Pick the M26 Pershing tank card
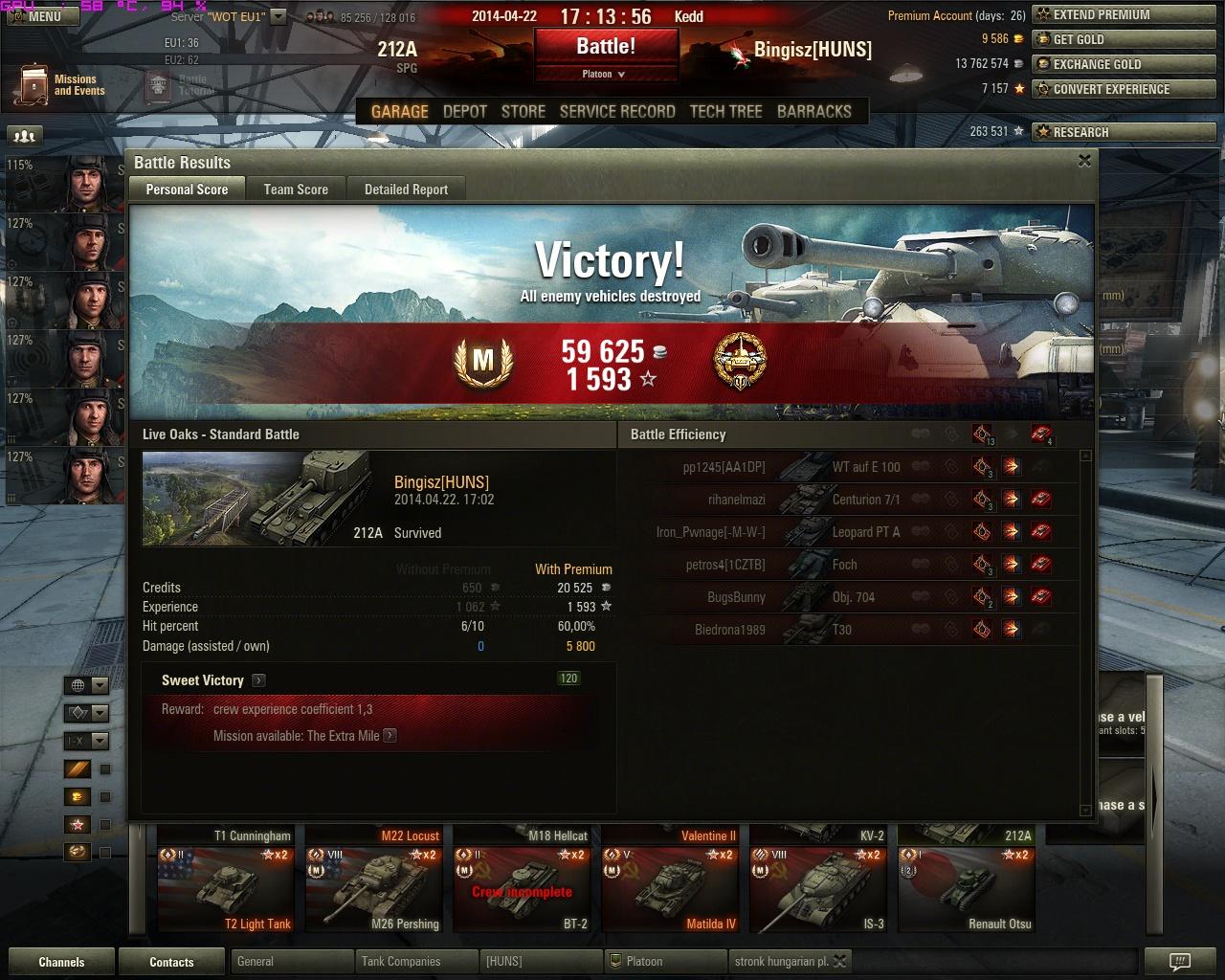Screen dimensions: 1225x980 coord(374,889)
